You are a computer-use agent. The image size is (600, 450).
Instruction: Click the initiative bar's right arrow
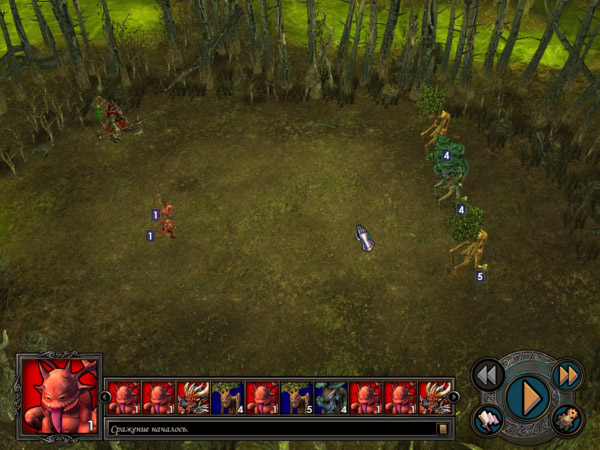[x=454, y=397]
